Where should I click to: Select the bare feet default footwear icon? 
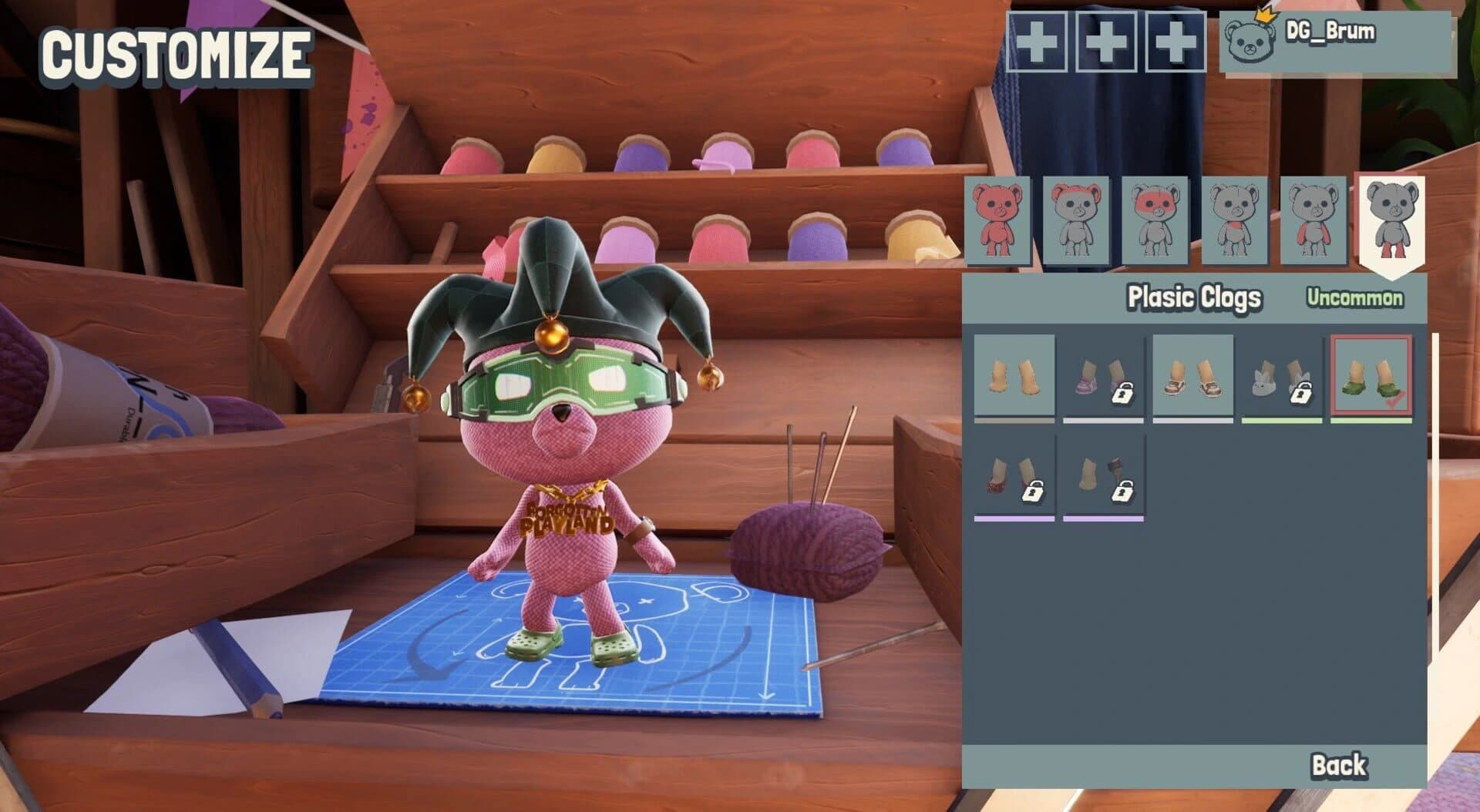pyautogui.click(x=1015, y=377)
